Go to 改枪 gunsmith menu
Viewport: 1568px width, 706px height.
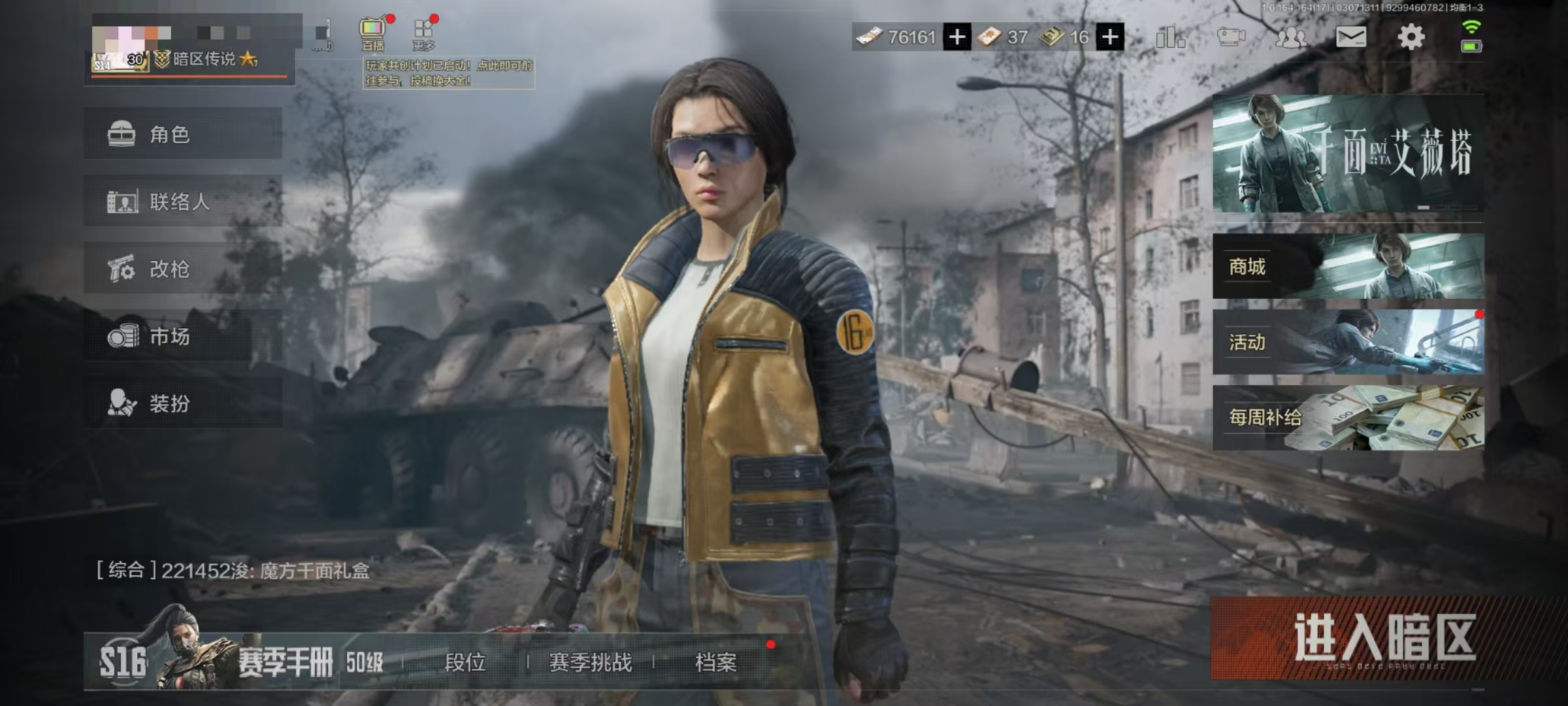tap(183, 269)
